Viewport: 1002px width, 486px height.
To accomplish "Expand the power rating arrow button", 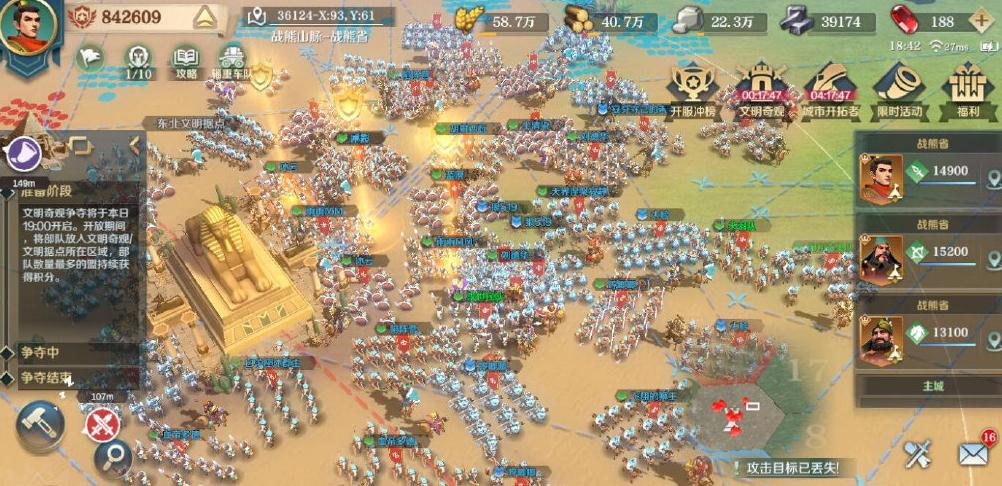I will 204,17.
